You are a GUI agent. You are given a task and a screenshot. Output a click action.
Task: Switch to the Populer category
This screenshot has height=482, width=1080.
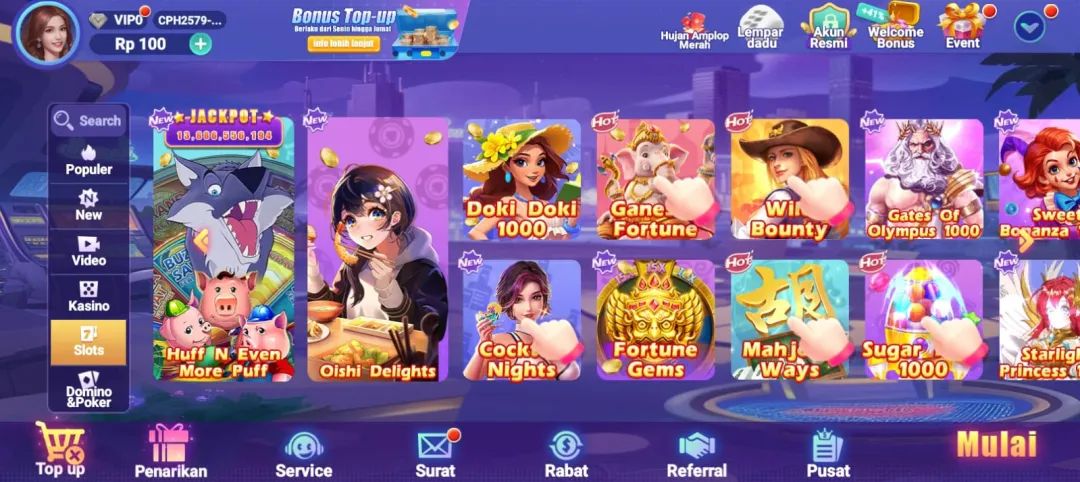click(89, 160)
